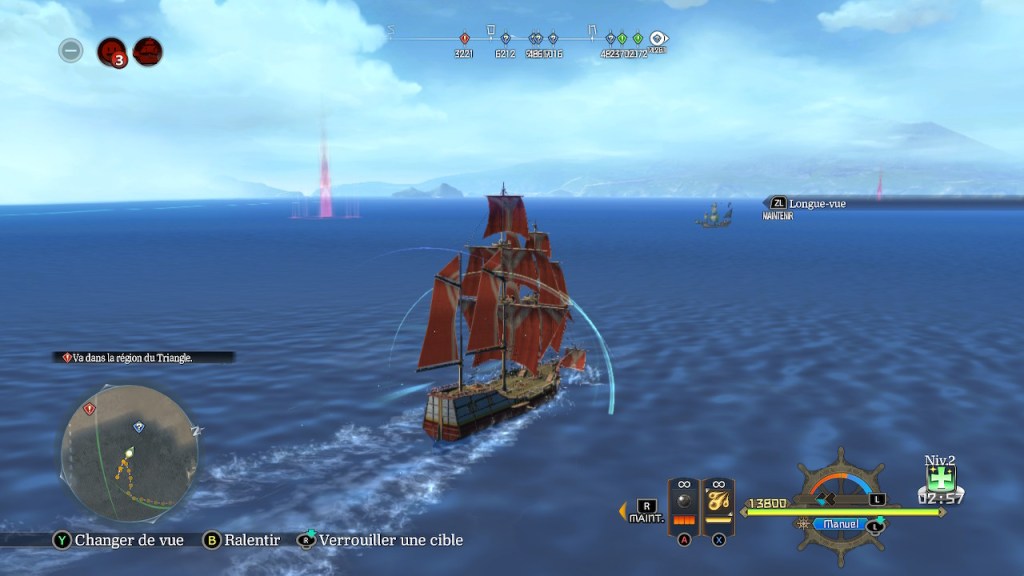1024x576 pixels.
Task: Click the green Niv.2 repair skill icon
Action: click(940, 476)
